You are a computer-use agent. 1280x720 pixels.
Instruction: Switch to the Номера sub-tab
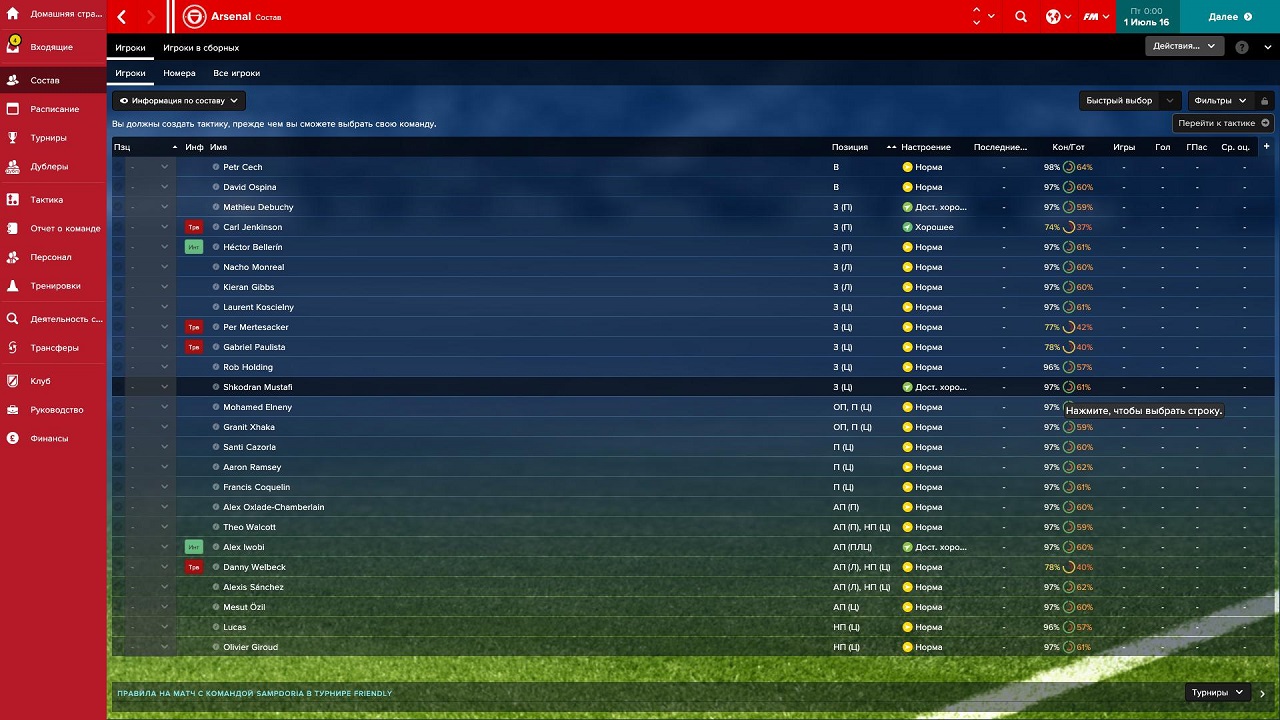(179, 73)
